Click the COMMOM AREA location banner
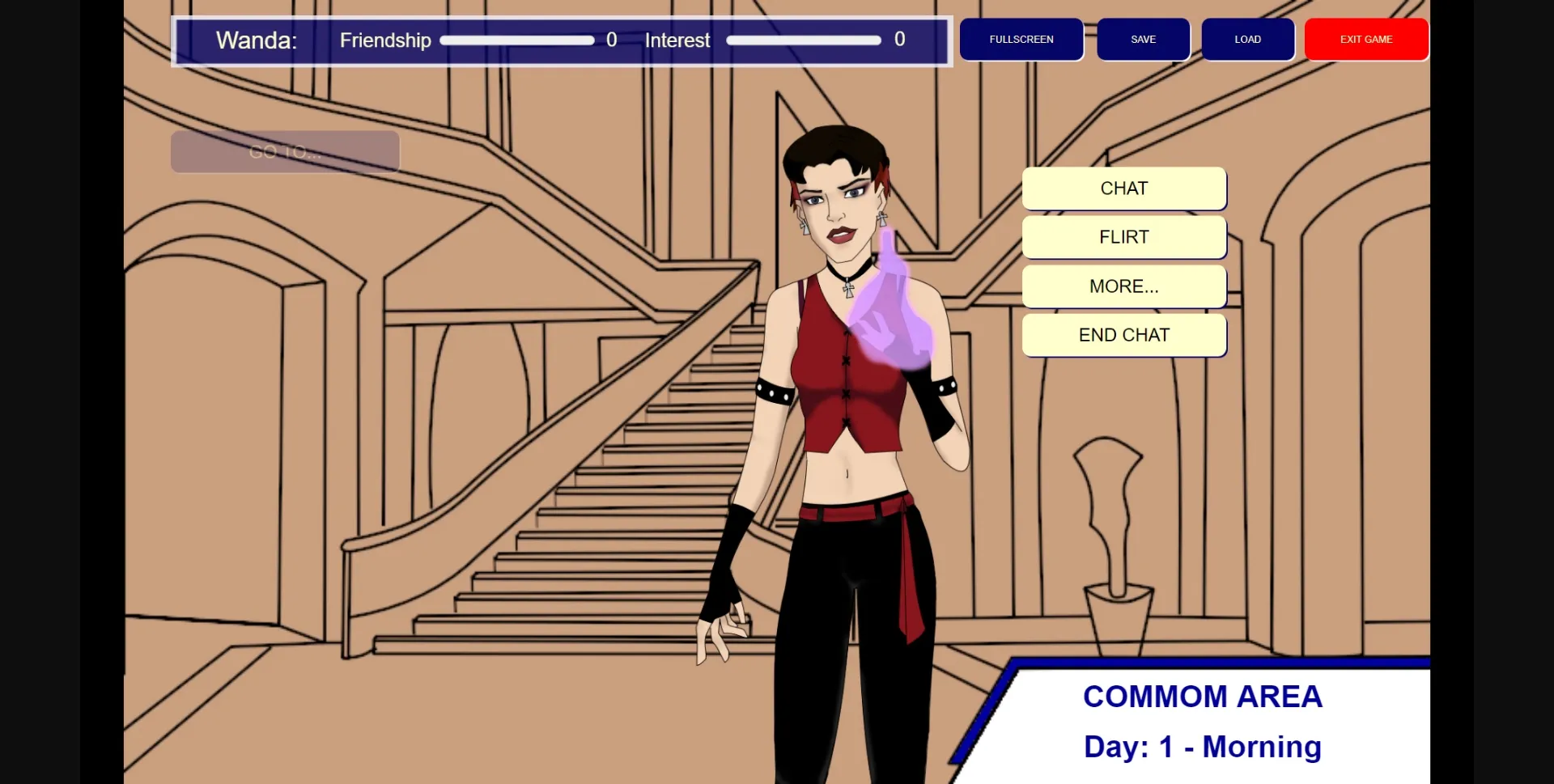The image size is (1554, 784). 1201,696
